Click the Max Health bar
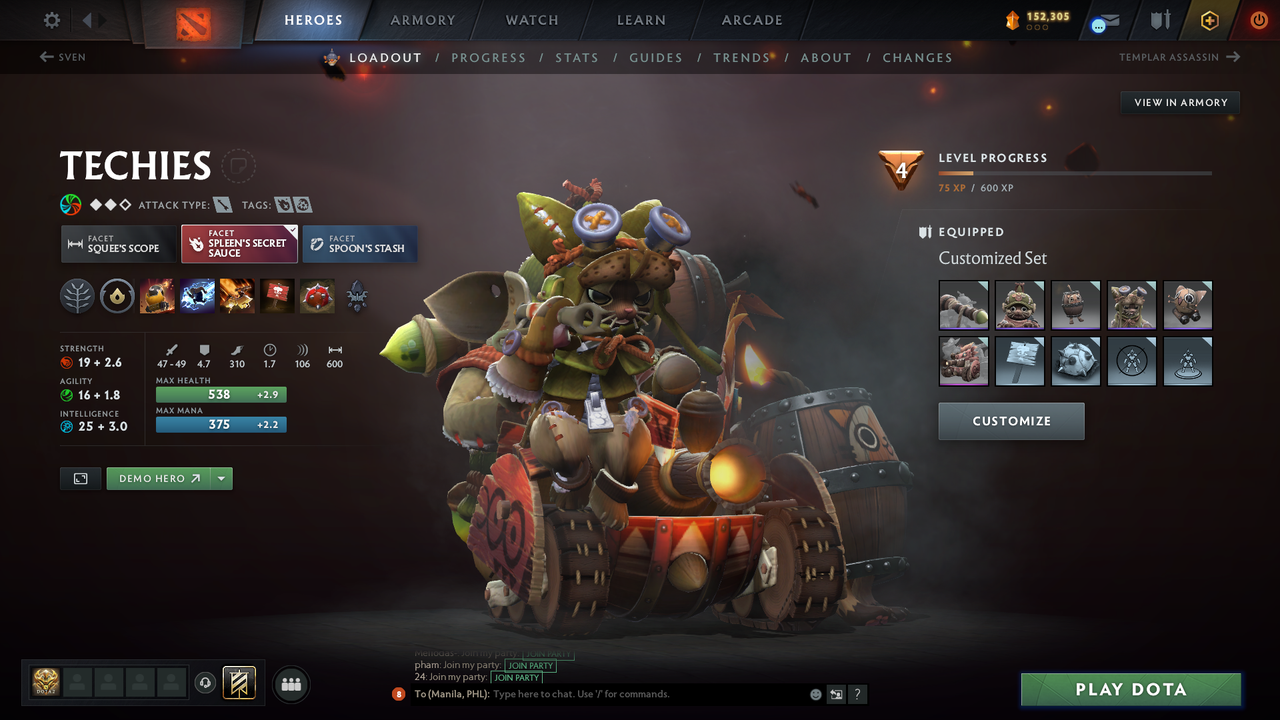This screenshot has height=720, width=1280. point(221,394)
